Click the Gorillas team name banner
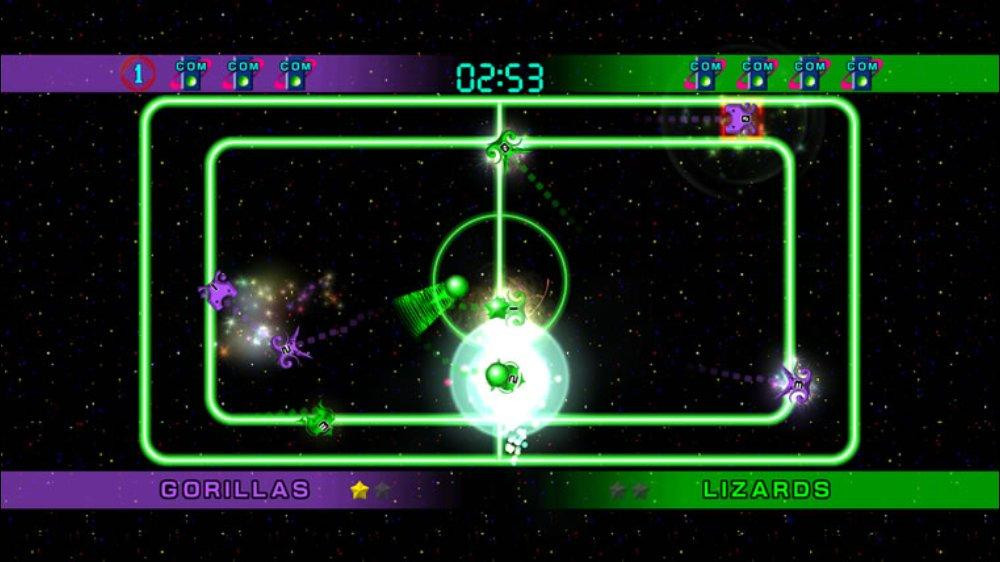Screen dimensions: 1000x562 (x=236, y=490)
